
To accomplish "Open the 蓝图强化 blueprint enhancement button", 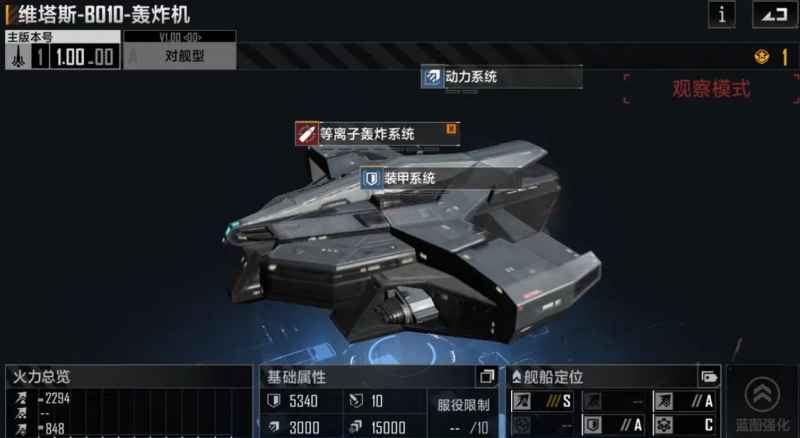I will [763, 402].
